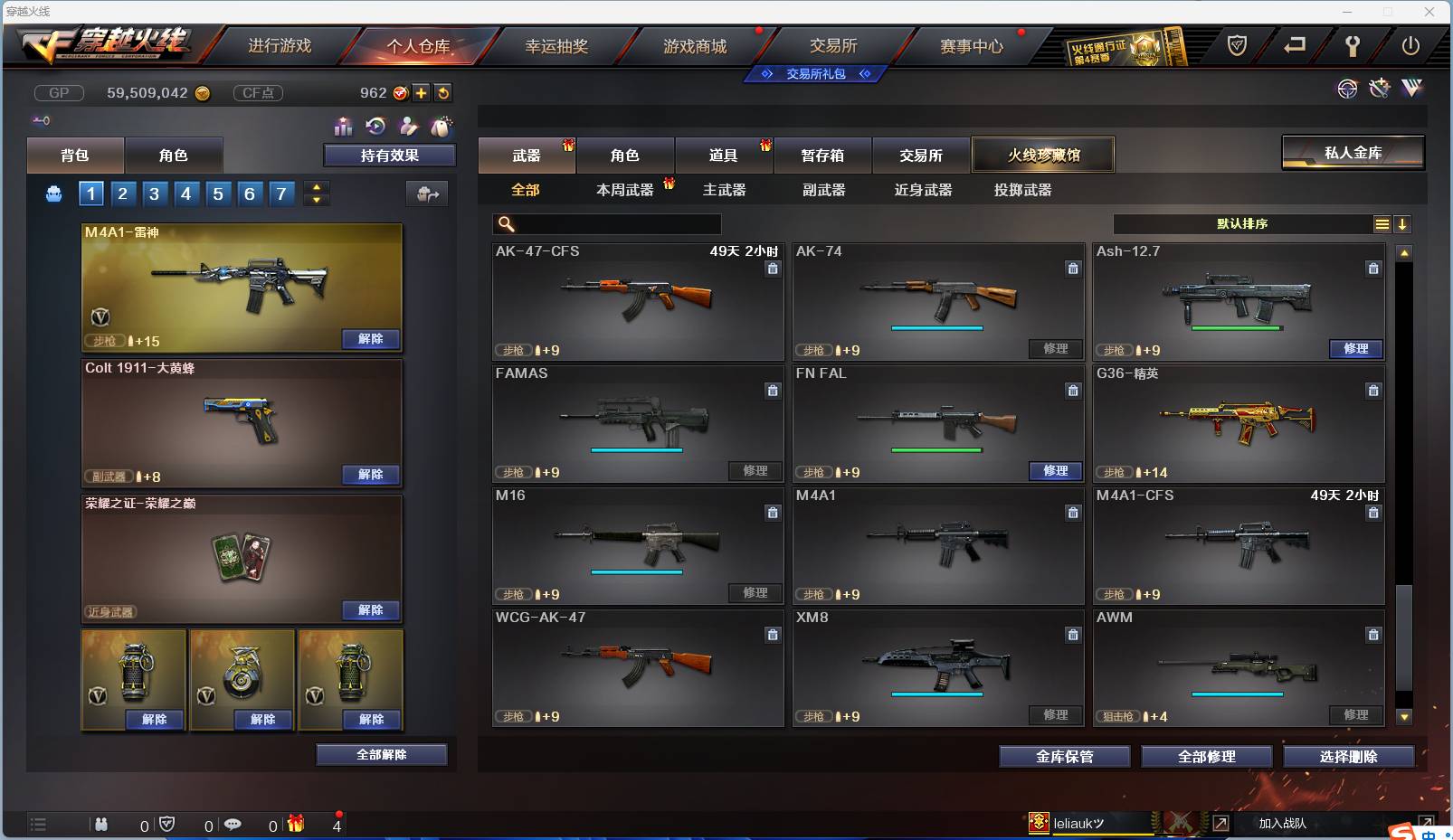Screen dimensions: 1453x840
Task: Toggle the list view icon next to the sort bar
Action: tap(1382, 223)
